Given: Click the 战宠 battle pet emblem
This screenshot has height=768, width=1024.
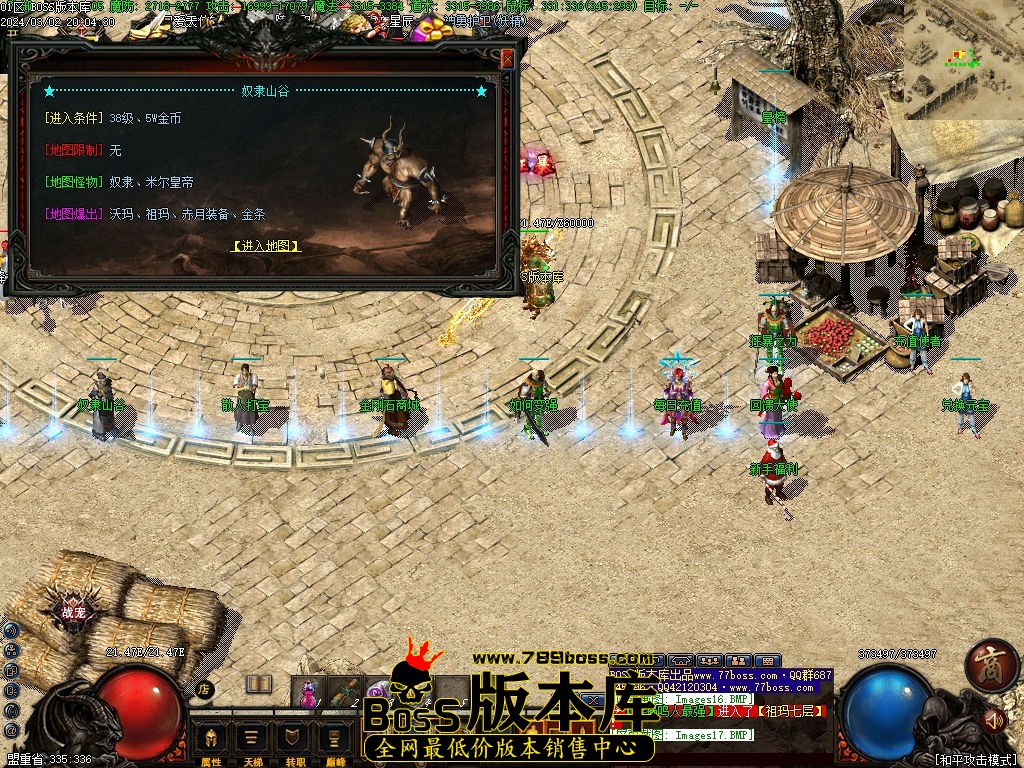Looking at the screenshot, I should (74, 612).
